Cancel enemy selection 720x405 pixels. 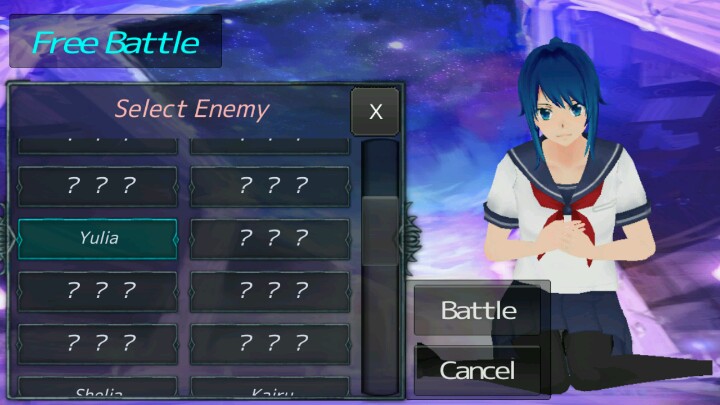tap(478, 370)
